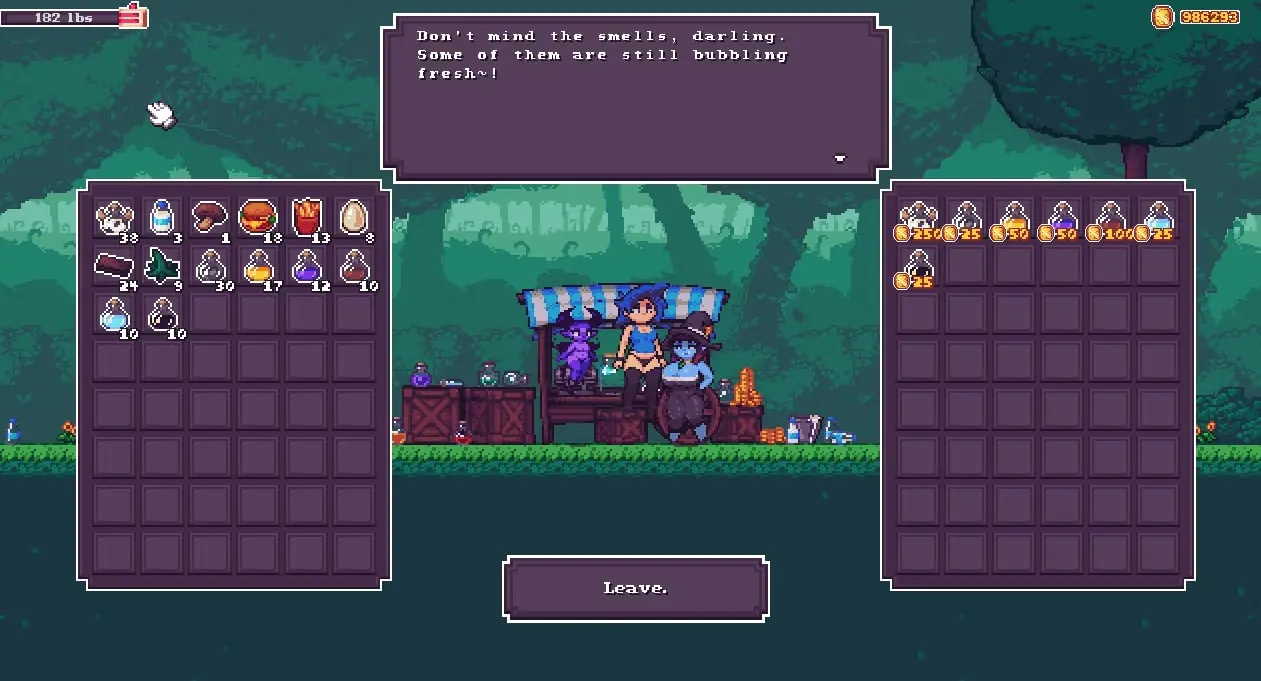Screen dimensions: 1261x681
Task: Advance the shopkeeper dialogue with the arrow
Action: [840, 158]
